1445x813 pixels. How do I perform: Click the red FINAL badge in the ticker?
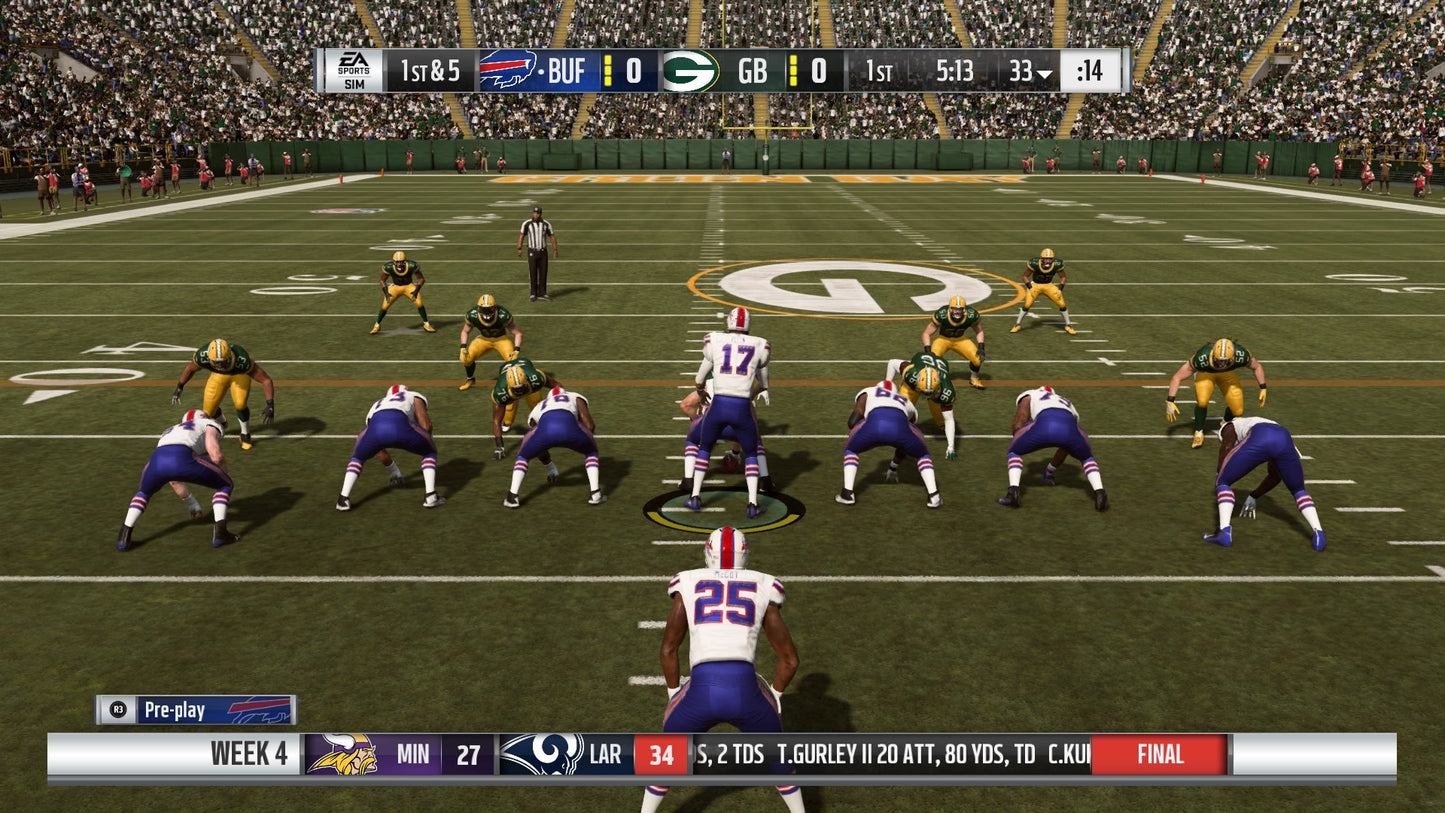tap(1160, 755)
